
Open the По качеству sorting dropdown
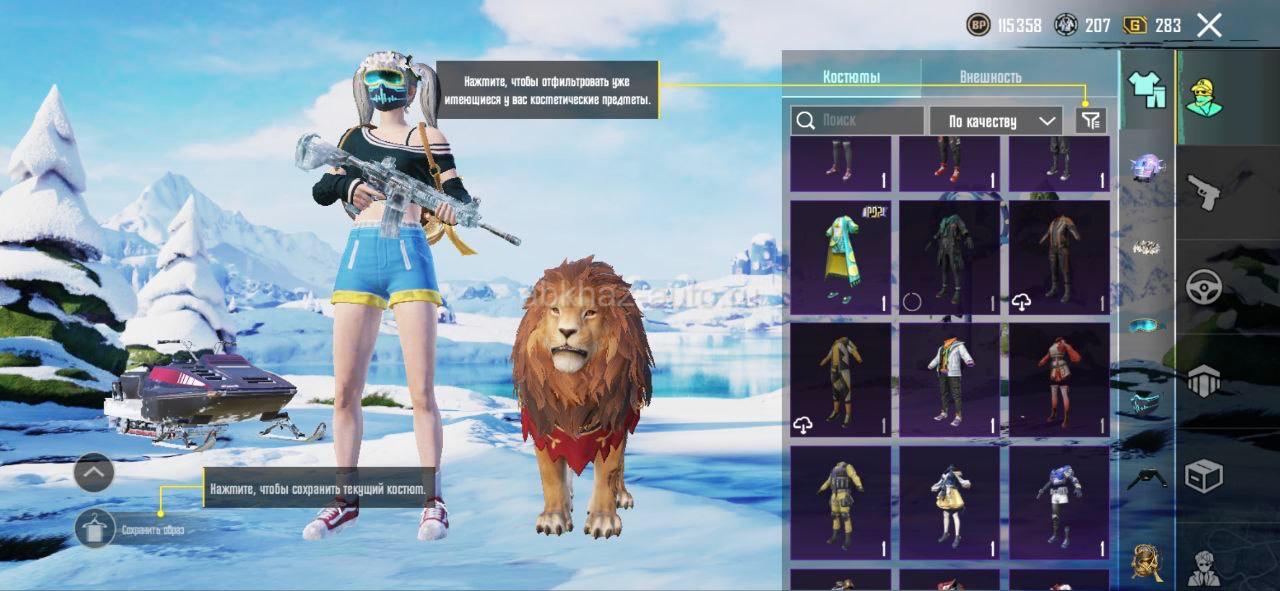[996, 121]
